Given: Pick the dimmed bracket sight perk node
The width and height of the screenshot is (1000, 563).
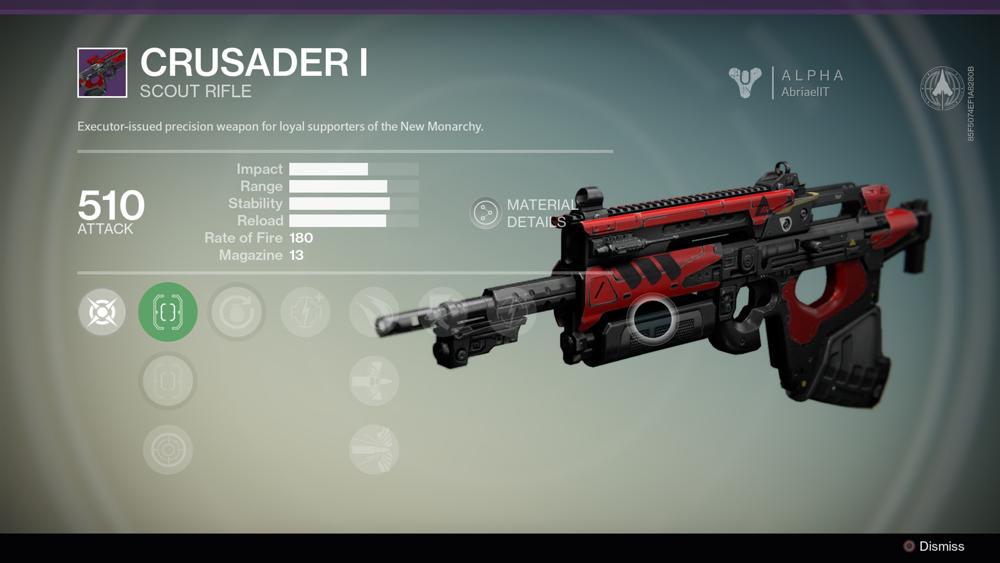Looking at the screenshot, I should tap(168, 381).
